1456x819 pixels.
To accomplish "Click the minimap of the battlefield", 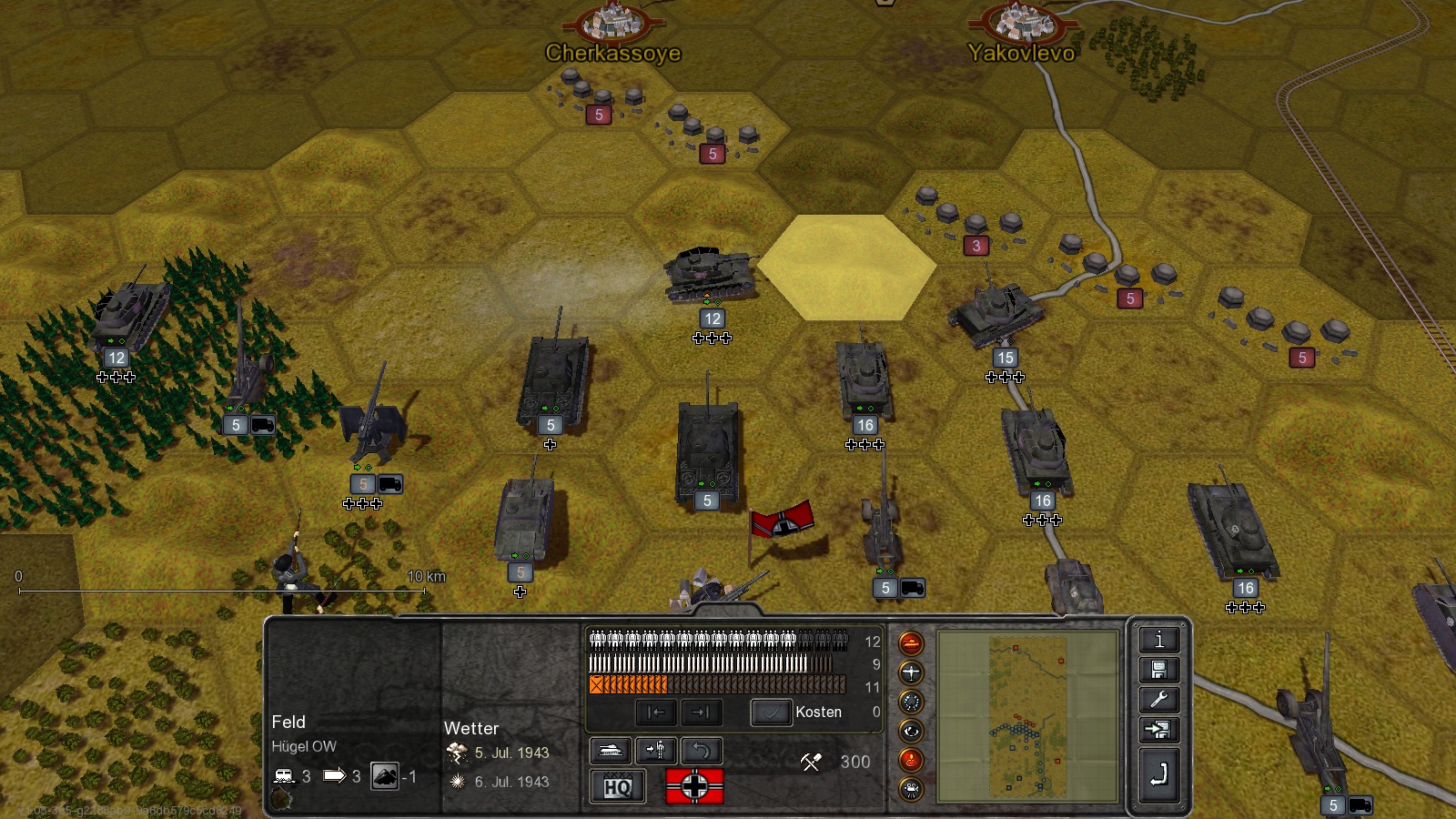I will pyautogui.click(x=1027, y=717).
